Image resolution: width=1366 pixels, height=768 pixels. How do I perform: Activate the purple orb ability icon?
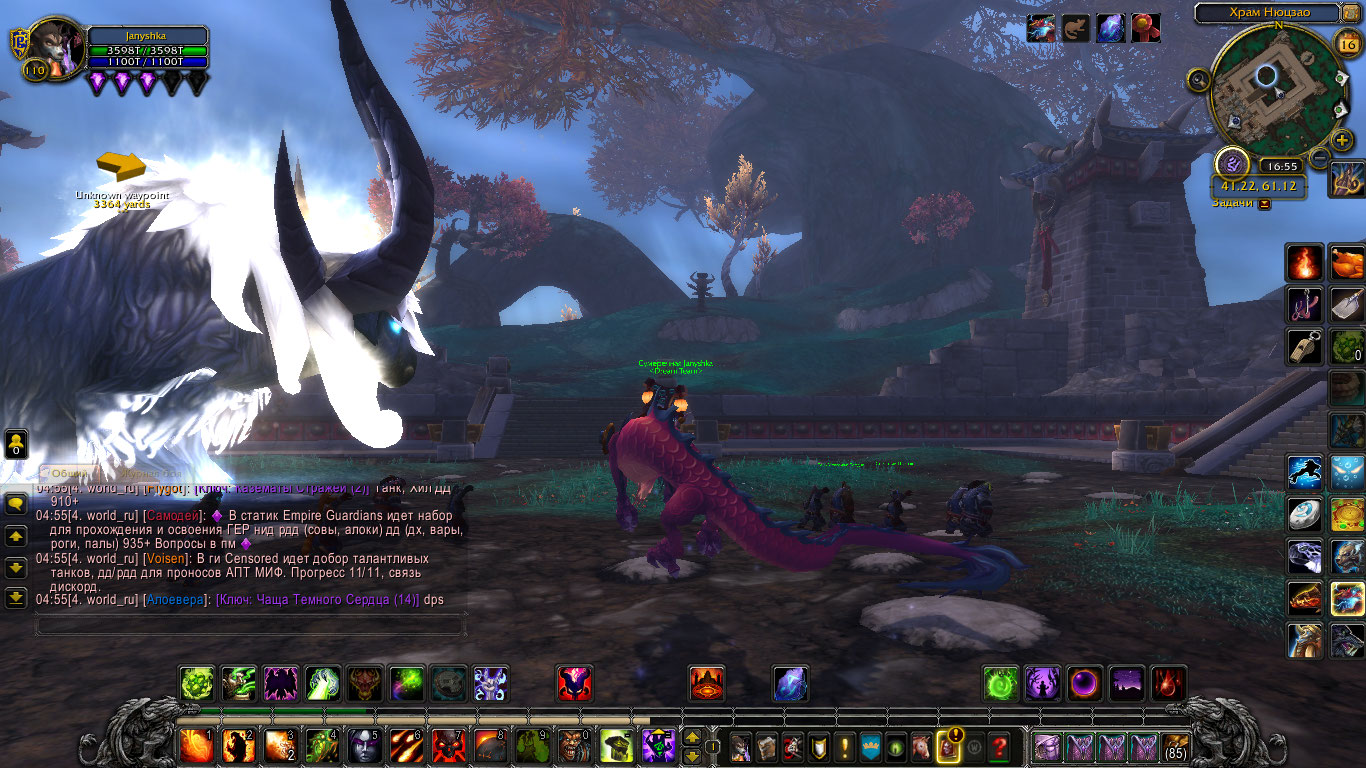click(x=1084, y=683)
